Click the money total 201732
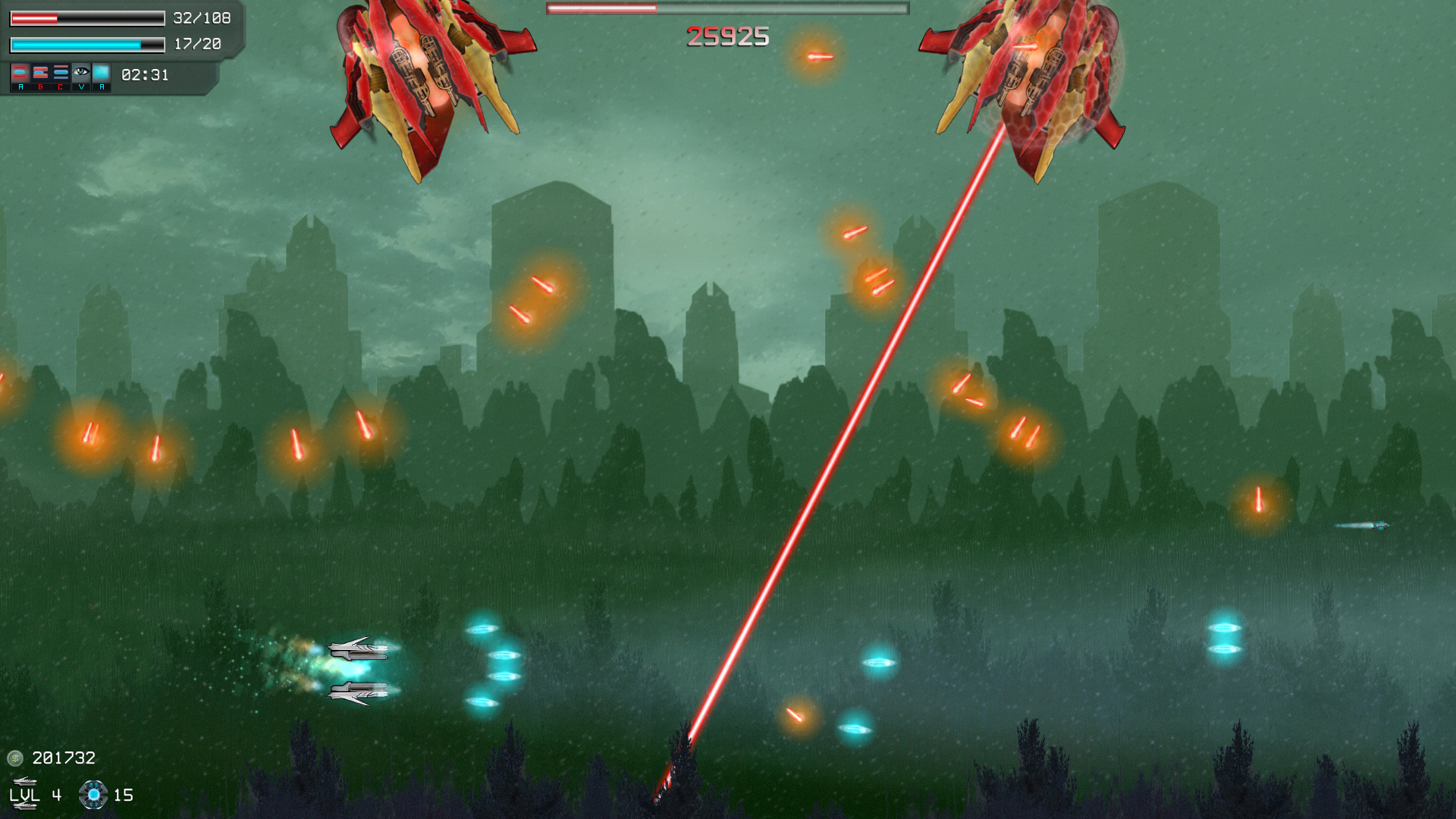The image size is (1456, 819). (62, 758)
